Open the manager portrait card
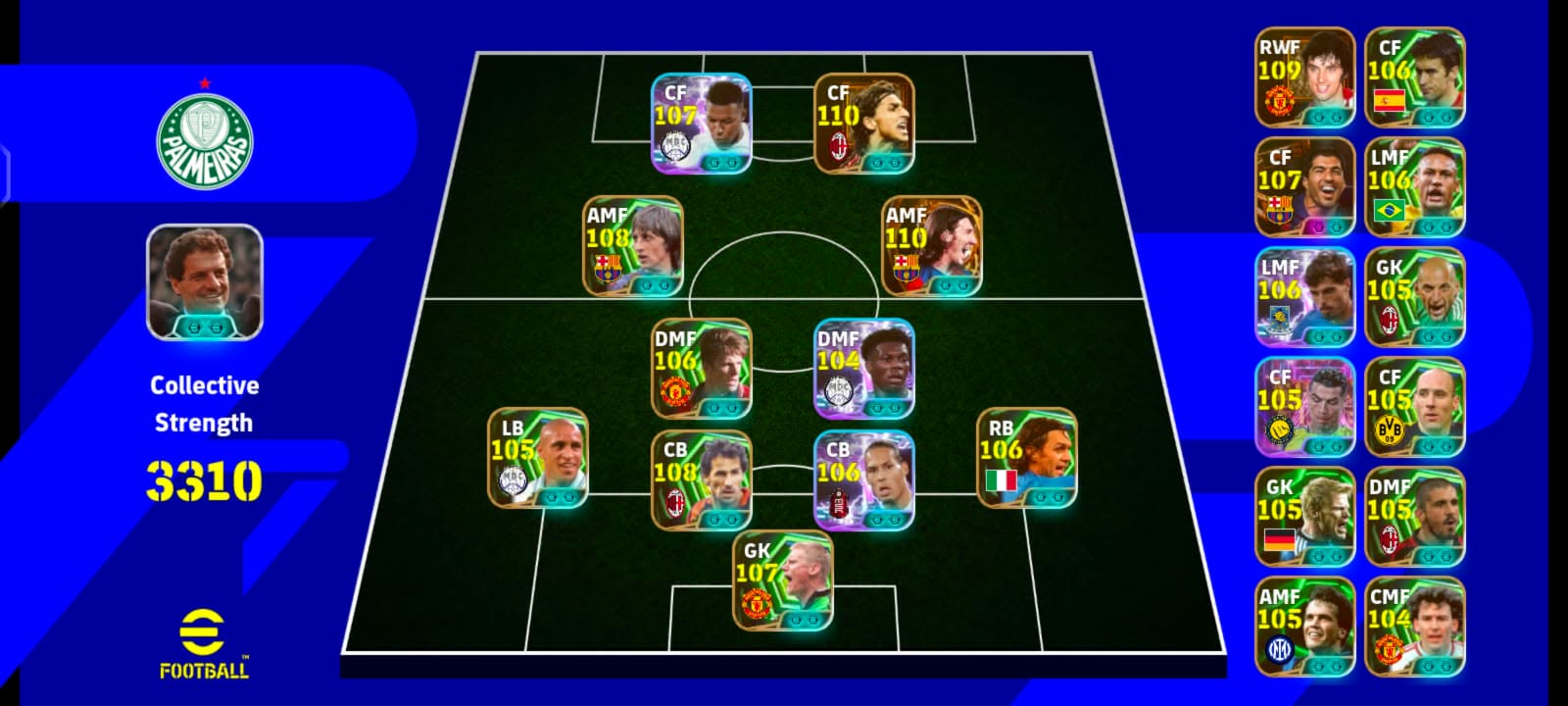 click(205, 282)
